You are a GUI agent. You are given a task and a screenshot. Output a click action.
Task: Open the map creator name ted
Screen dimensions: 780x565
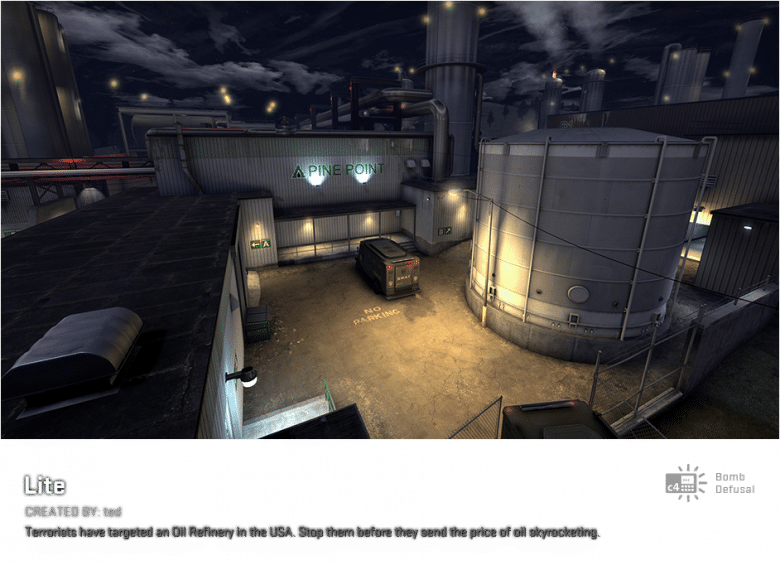point(113,512)
